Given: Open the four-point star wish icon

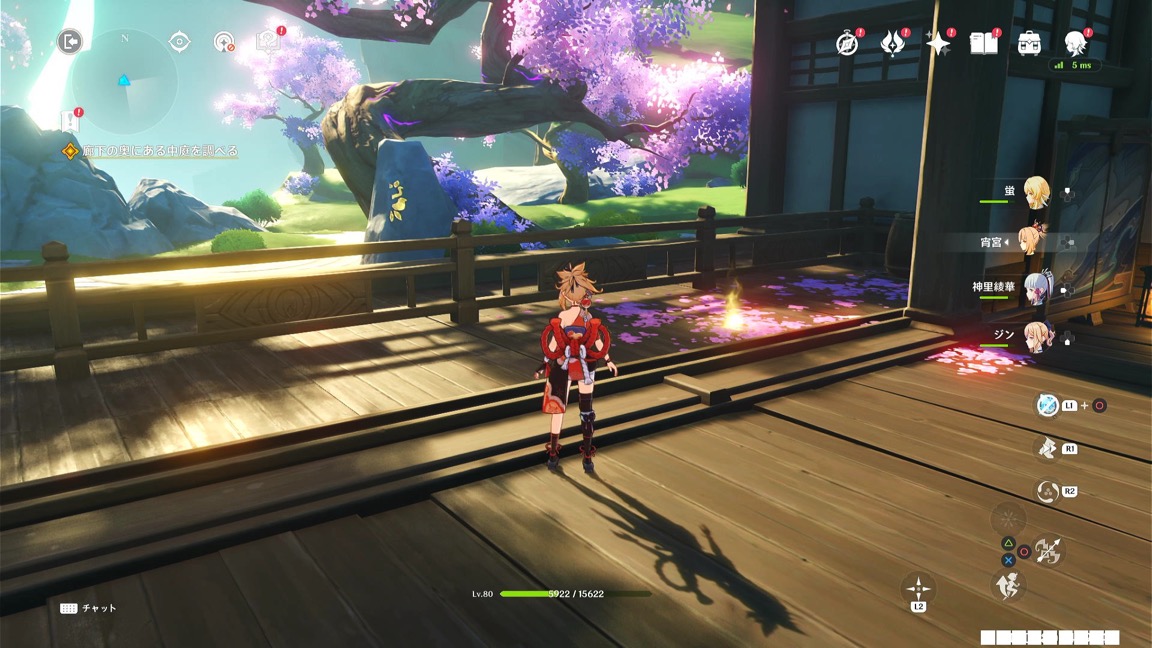Looking at the screenshot, I should (x=938, y=44).
